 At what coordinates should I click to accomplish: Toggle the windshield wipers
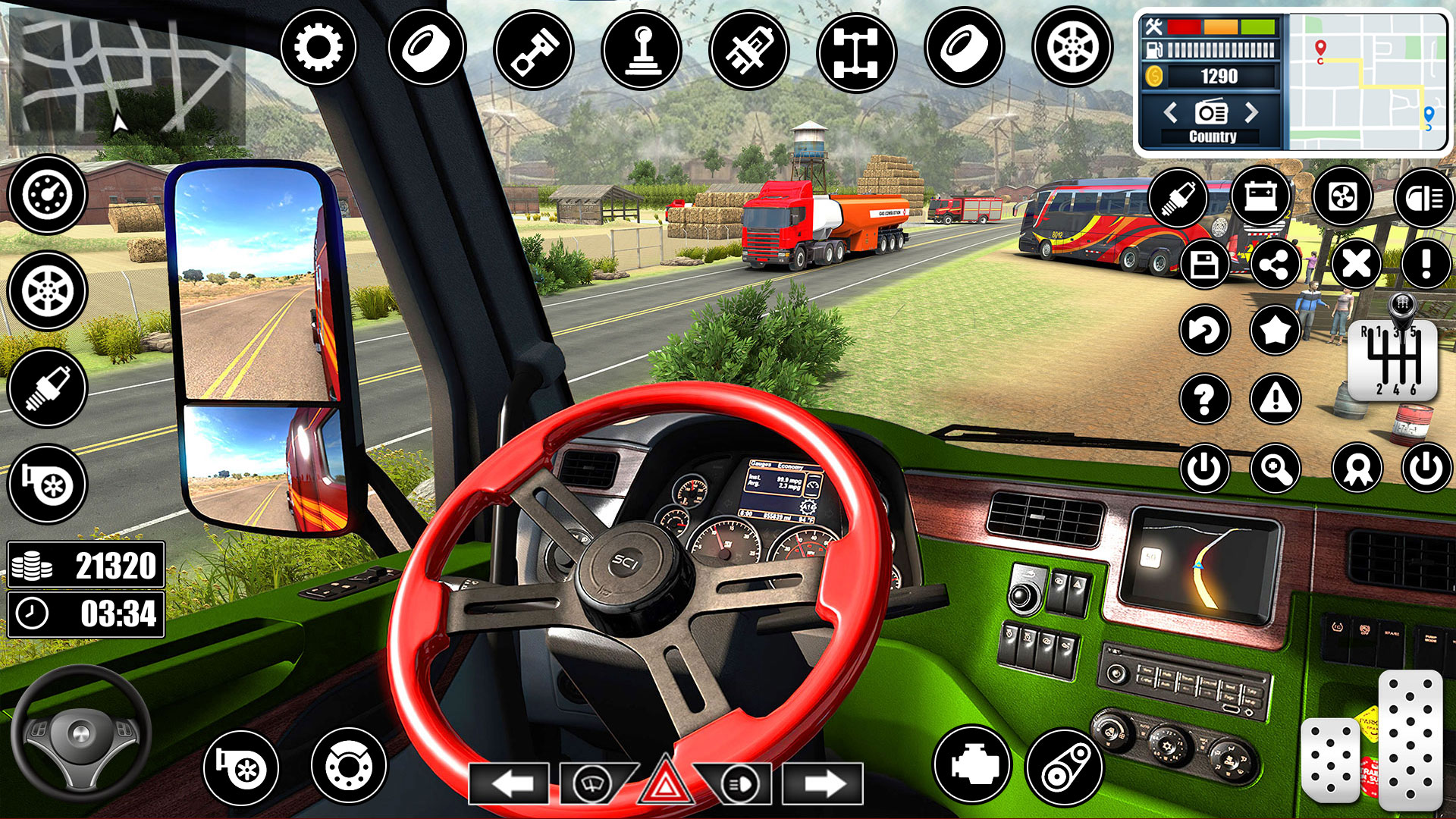pyautogui.click(x=592, y=783)
